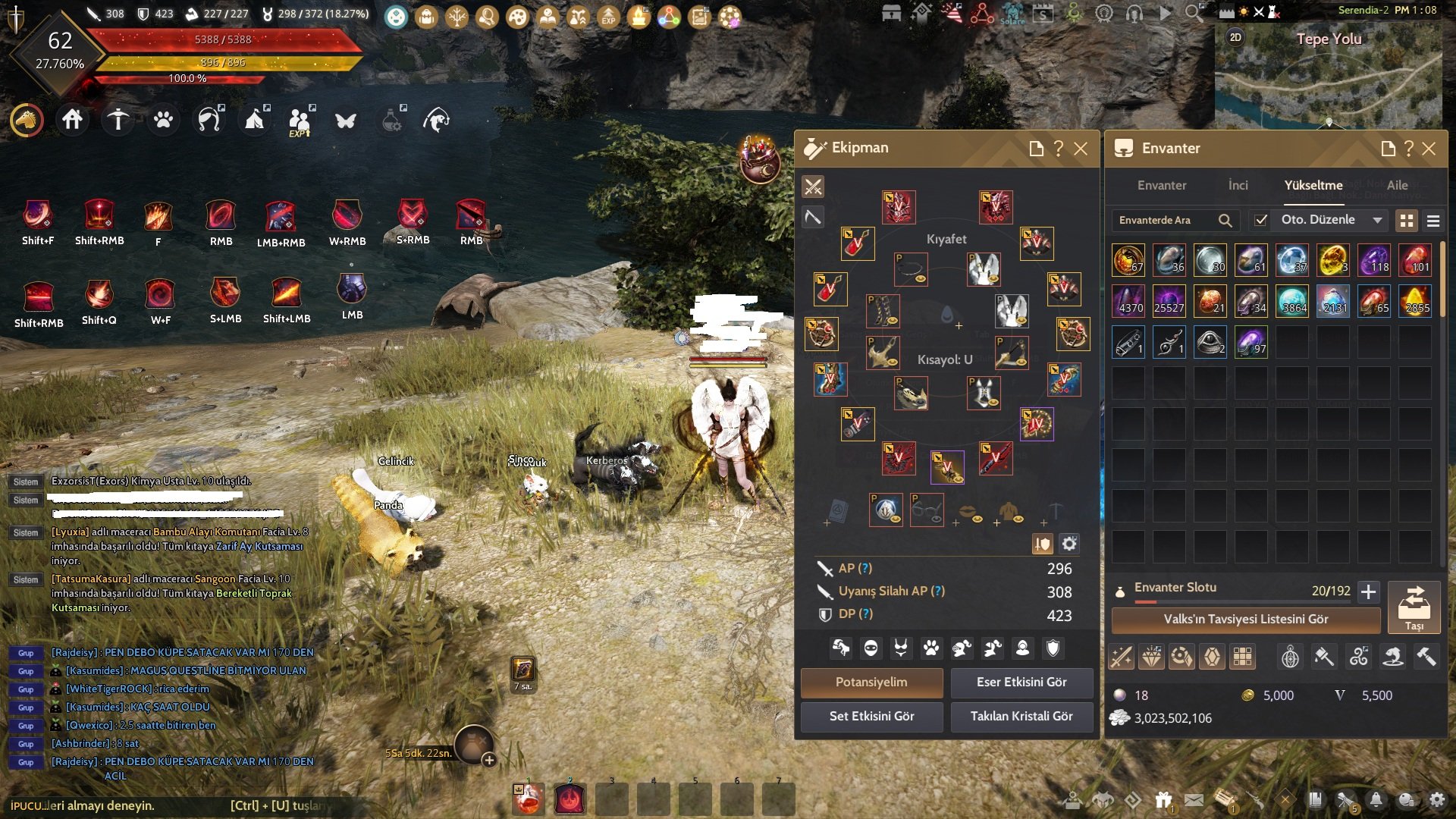Viewport: 1456px width, 819px height.
Task: Click the Potansiyelim button
Action: coord(871,682)
